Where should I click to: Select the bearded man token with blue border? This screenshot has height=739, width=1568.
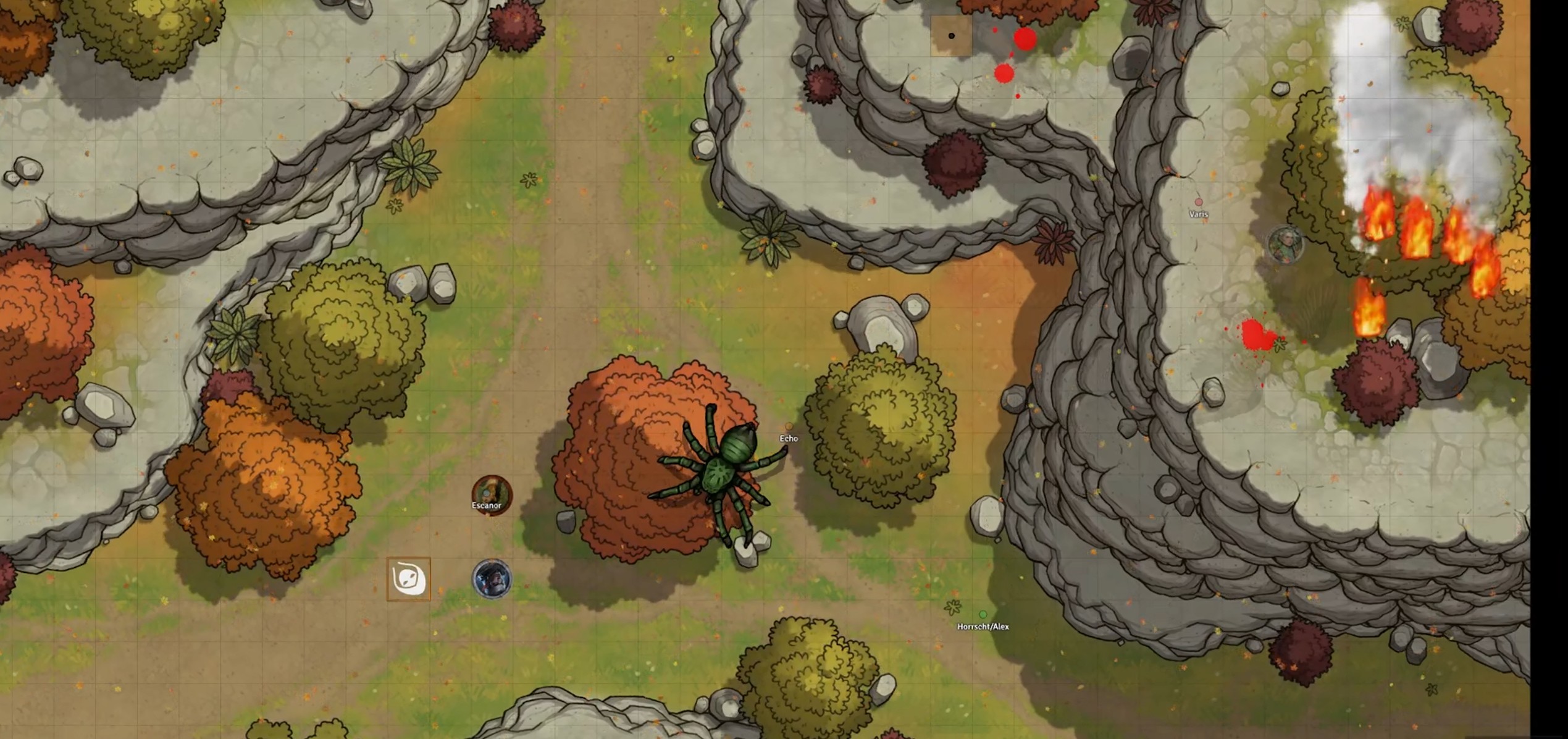click(x=492, y=579)
